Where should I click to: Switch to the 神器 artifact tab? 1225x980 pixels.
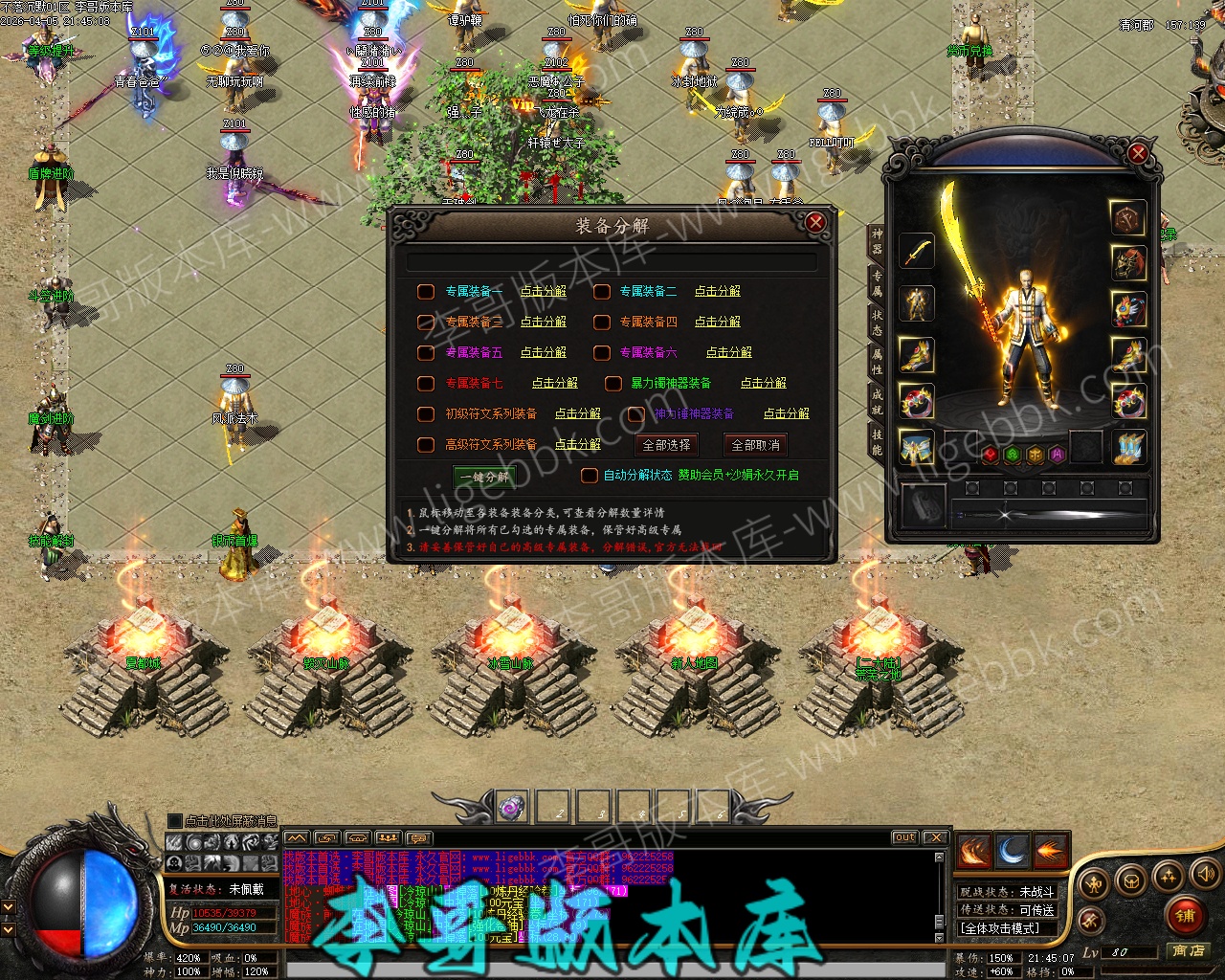877,241
